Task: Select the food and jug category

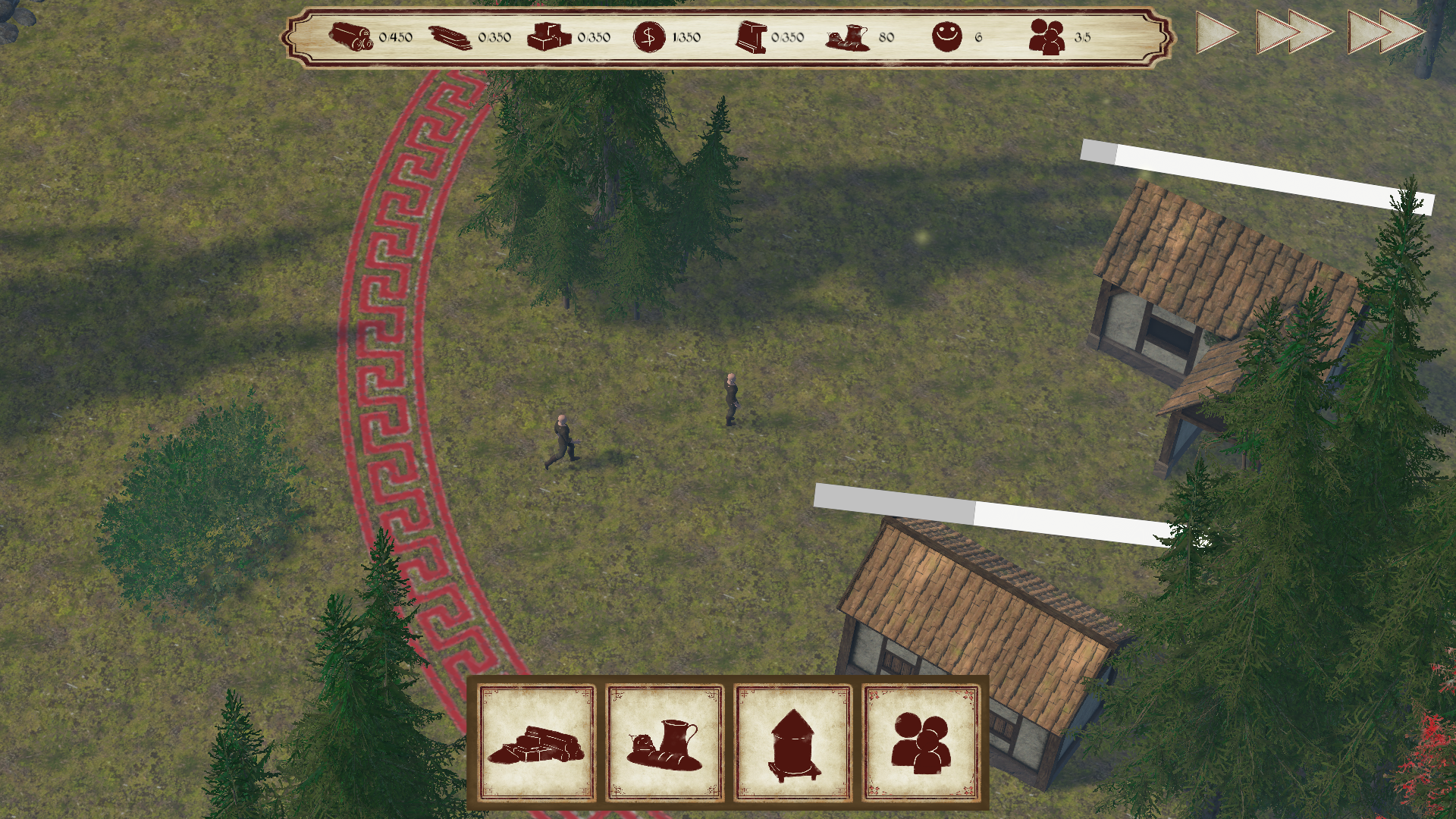Action: click(x=664, y=743)
